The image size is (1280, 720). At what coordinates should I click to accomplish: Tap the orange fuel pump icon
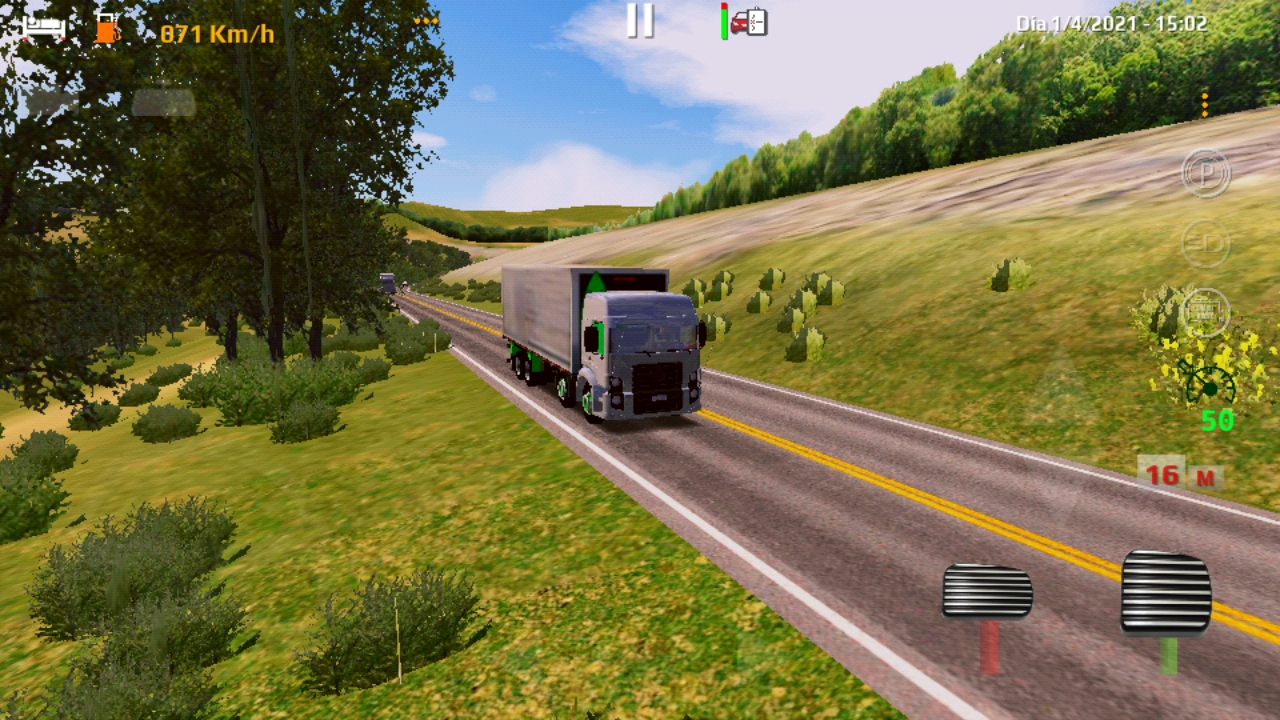click(106, 29)
